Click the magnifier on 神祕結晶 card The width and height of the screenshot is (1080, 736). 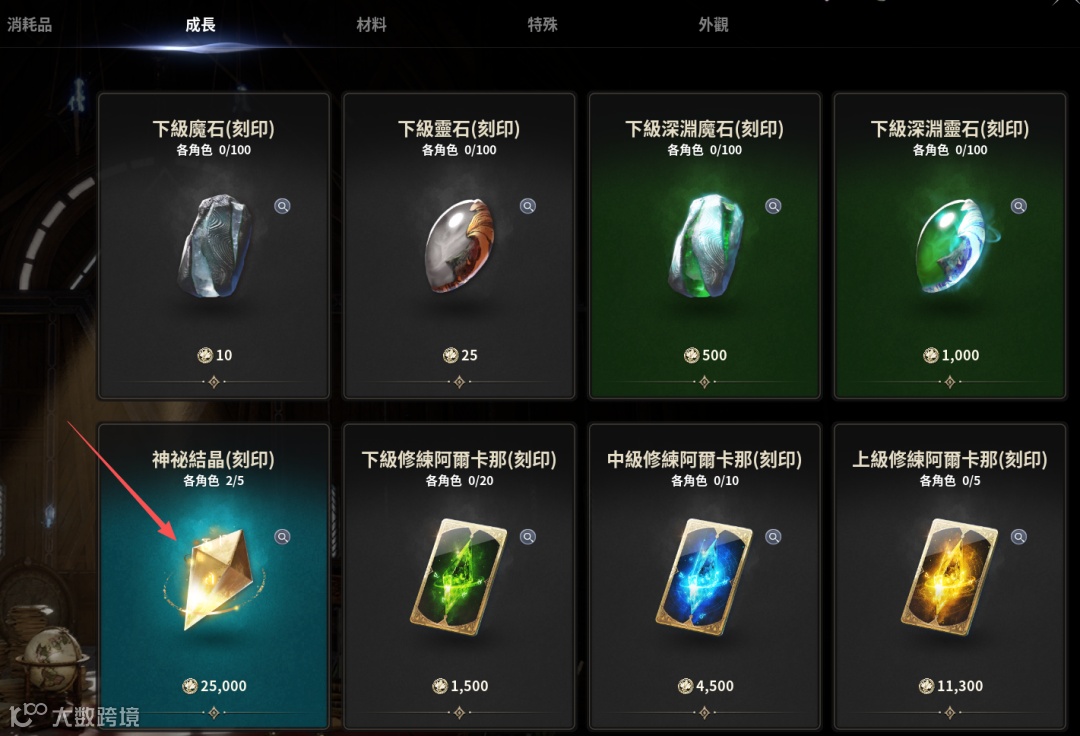(x=283, y=537)
